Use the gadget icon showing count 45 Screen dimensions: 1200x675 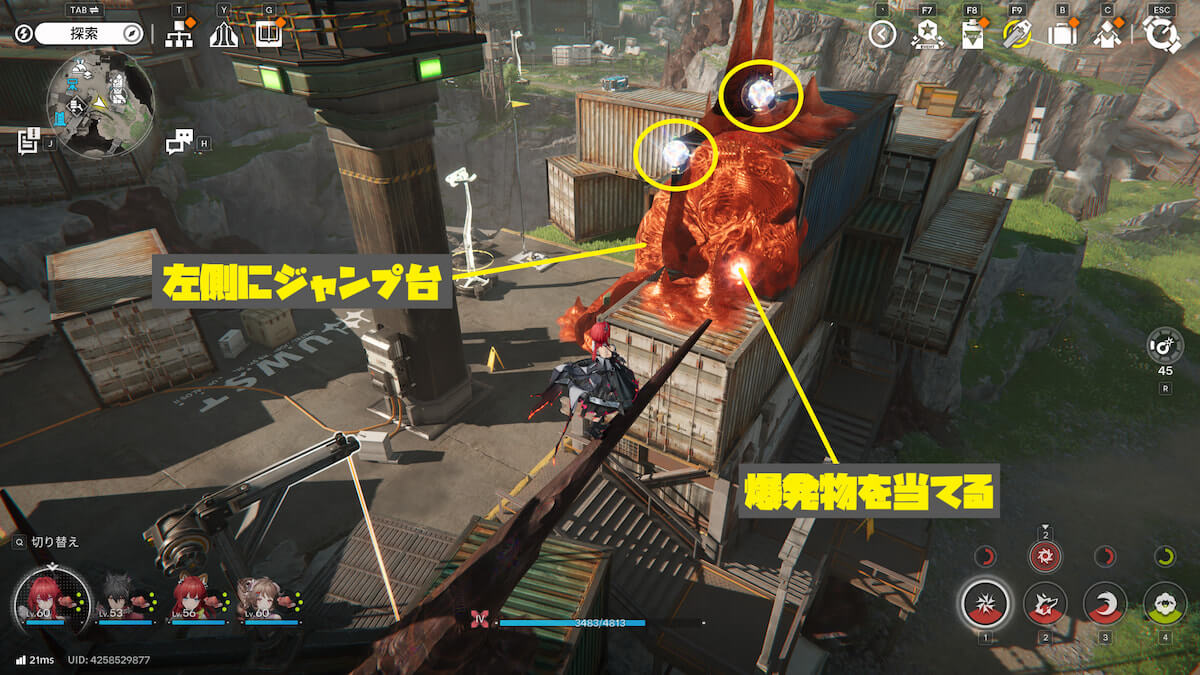[1165, 347]
